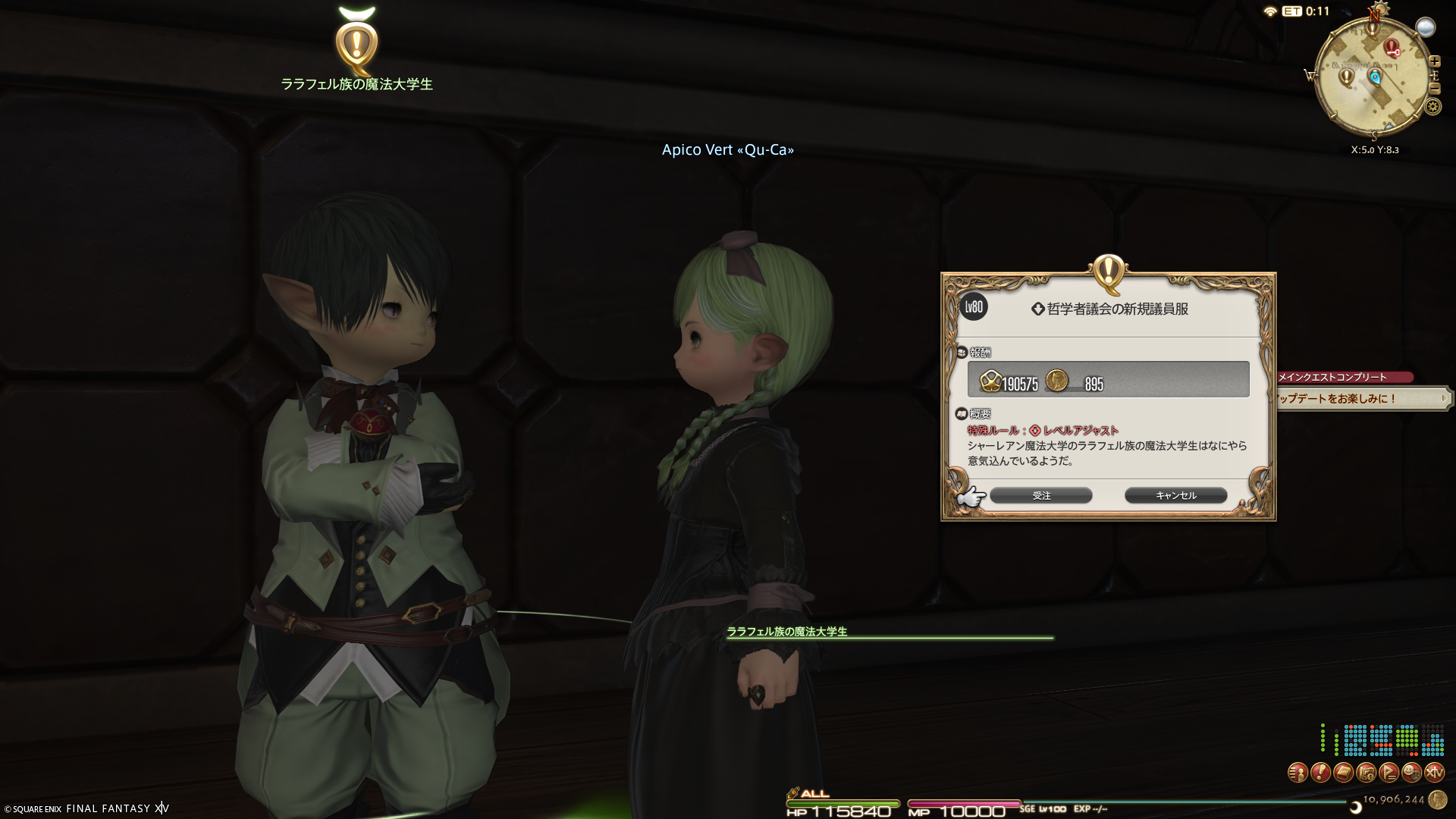Accept the quest with the 受注 button
Image resolution: width=1456 pixels, height=819 pixels.
click(1040, 495)
